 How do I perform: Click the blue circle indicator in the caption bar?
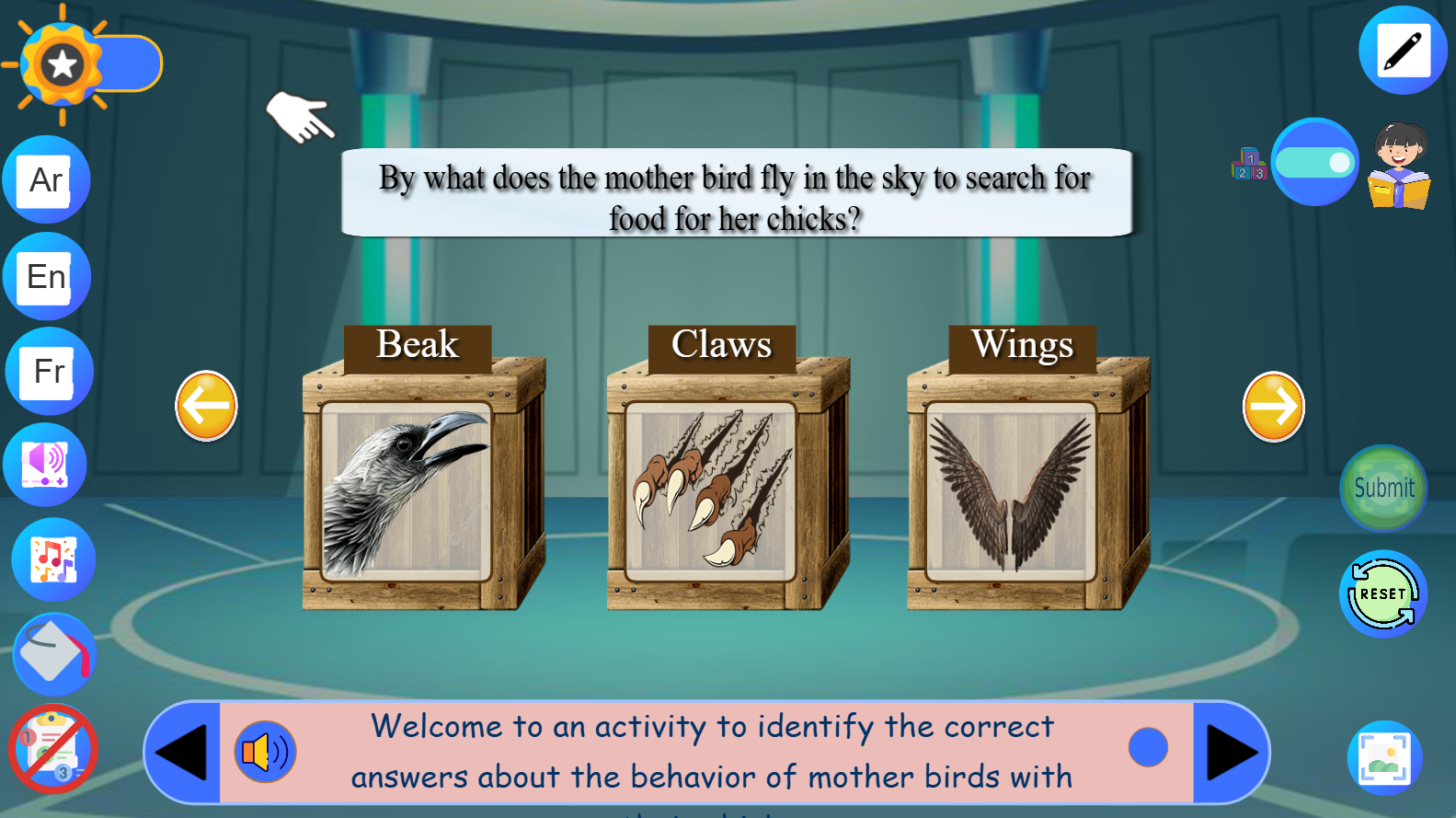tap(1147, 747)
